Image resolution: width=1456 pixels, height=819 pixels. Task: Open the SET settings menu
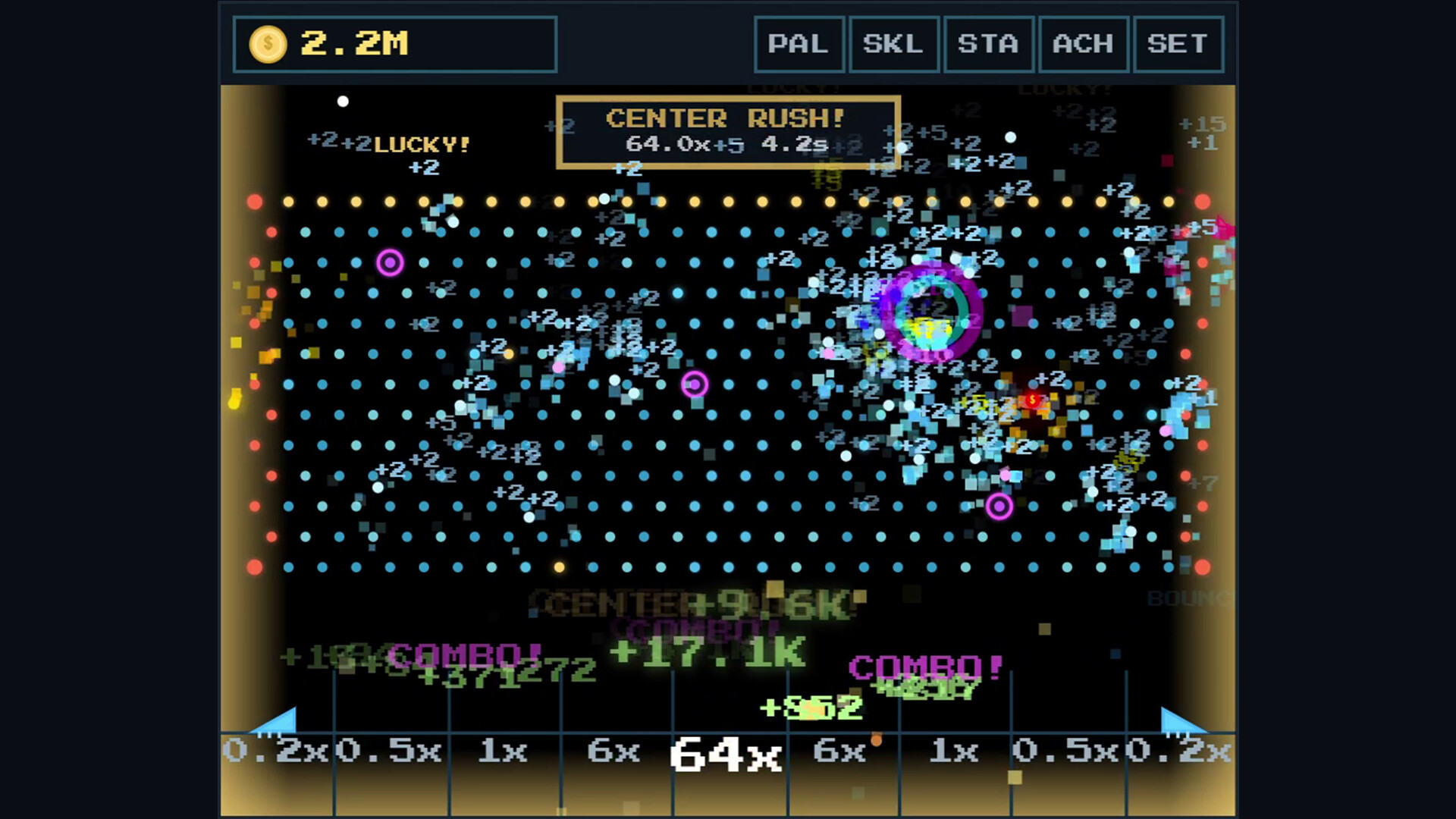pos(1178,43)
